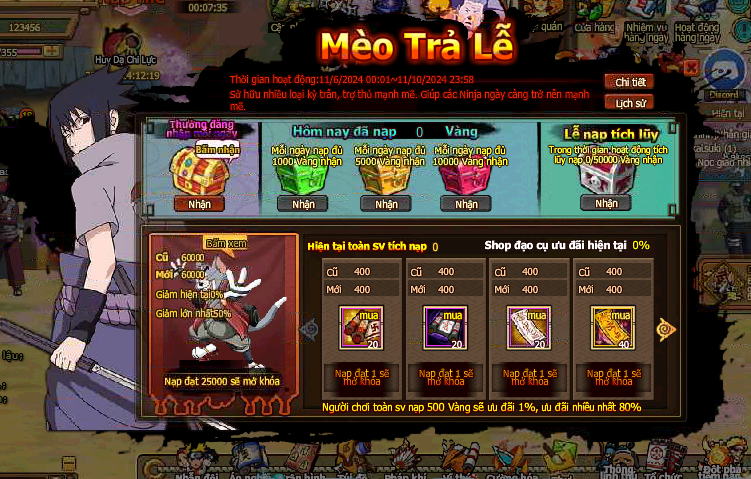
Task: Claim the red 10000 Vàng chest reward
Action: pyautogui.click(x=465, y=204)
